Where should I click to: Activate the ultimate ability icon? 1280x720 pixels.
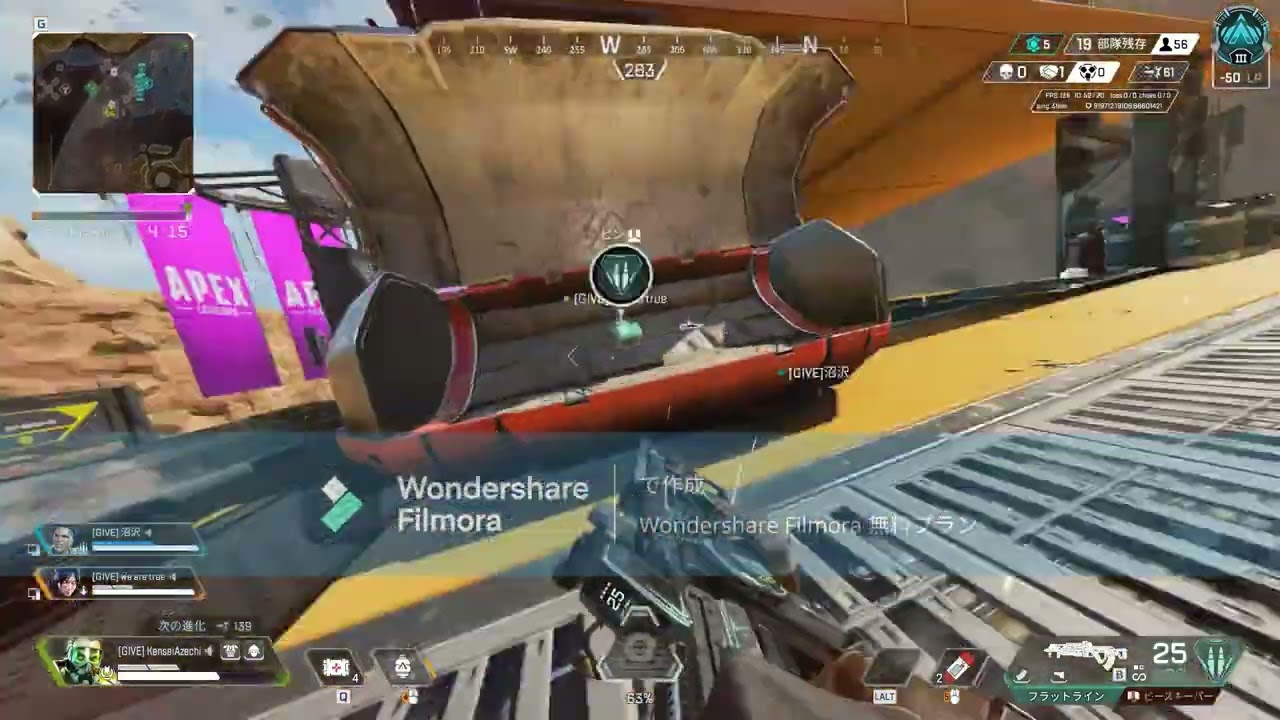click(640, 657)
